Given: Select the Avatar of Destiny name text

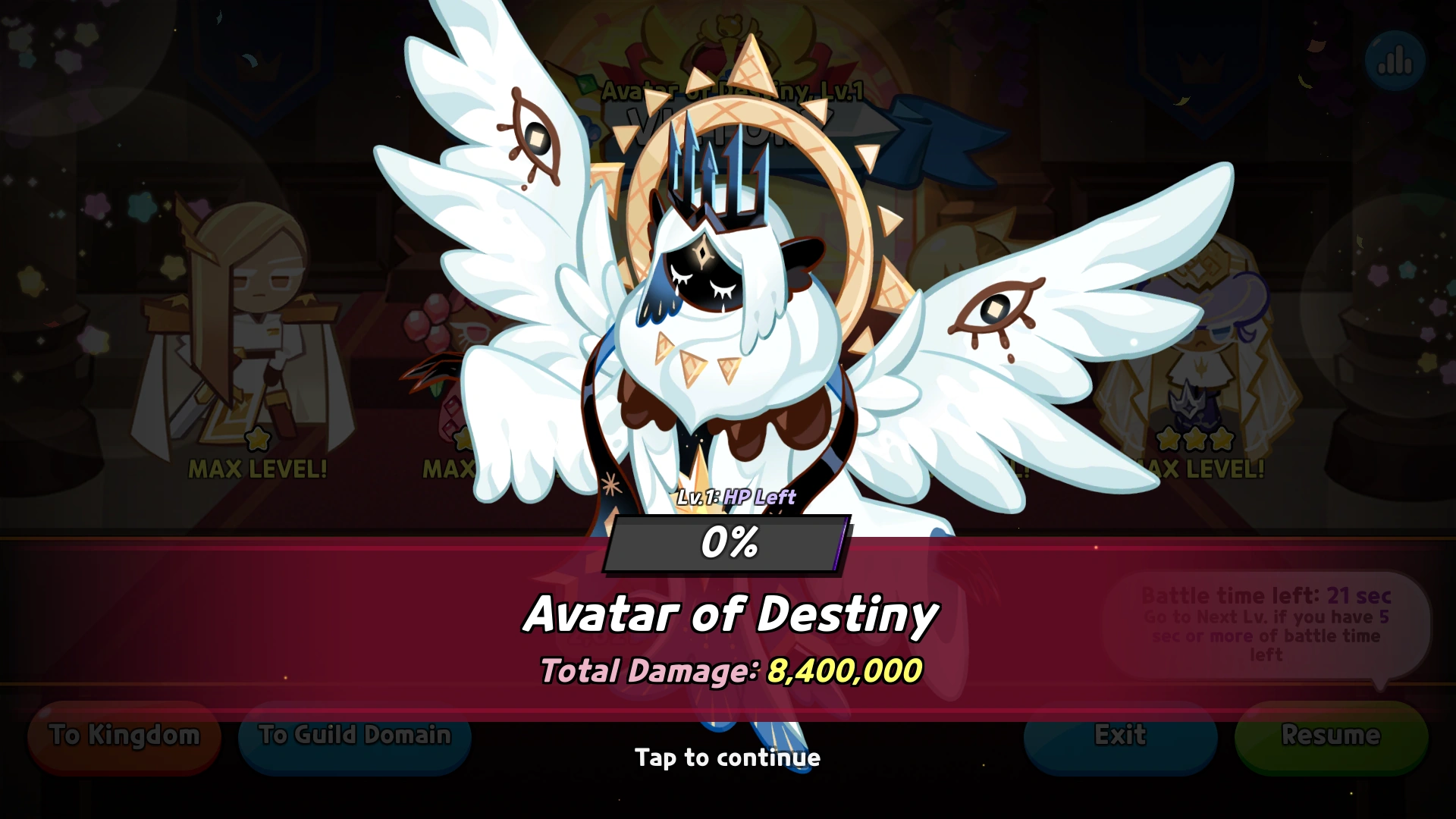Looking at the screenshot, I should pos(730,613).
